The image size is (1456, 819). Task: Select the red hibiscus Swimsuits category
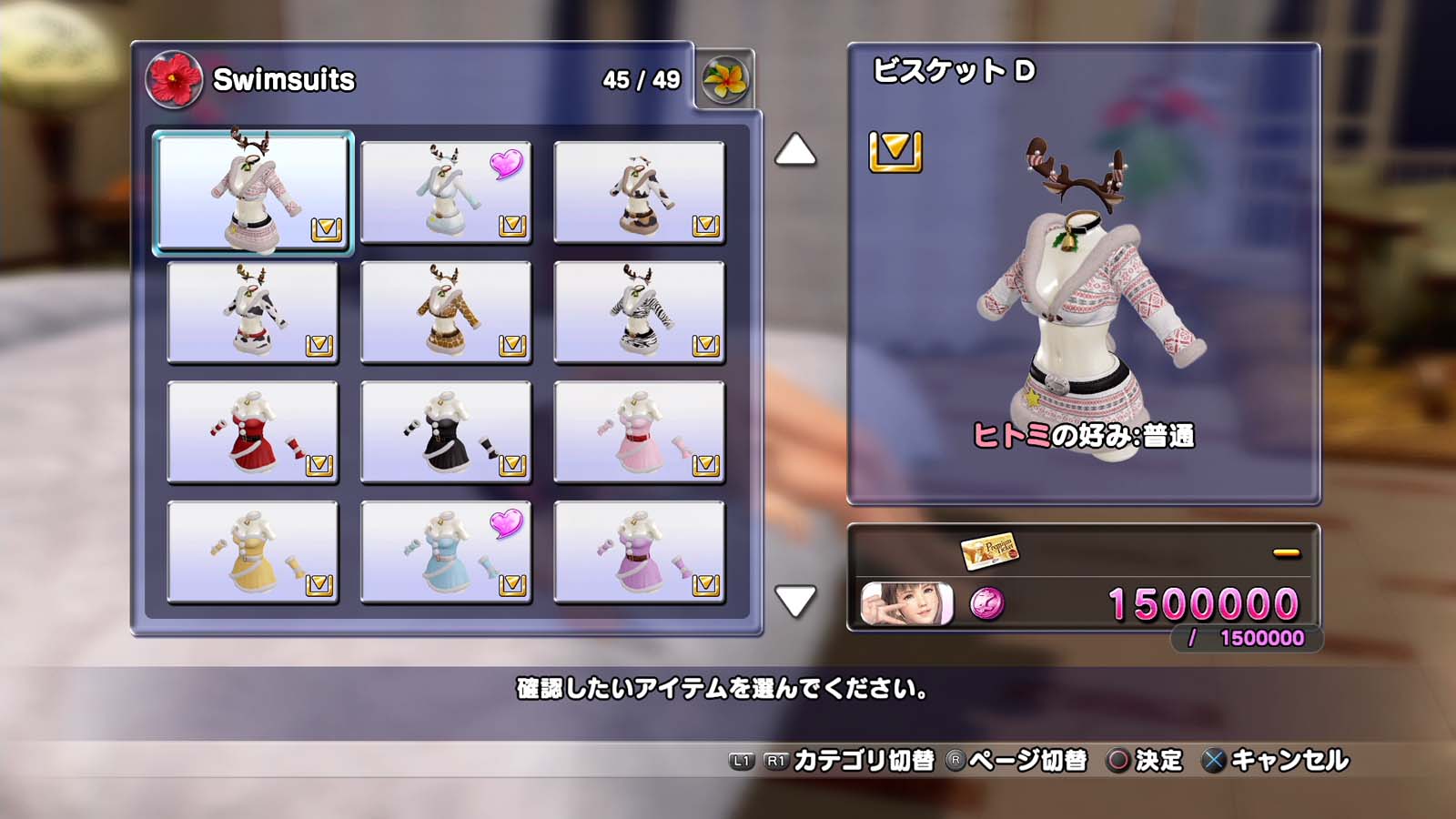[174, 80]
